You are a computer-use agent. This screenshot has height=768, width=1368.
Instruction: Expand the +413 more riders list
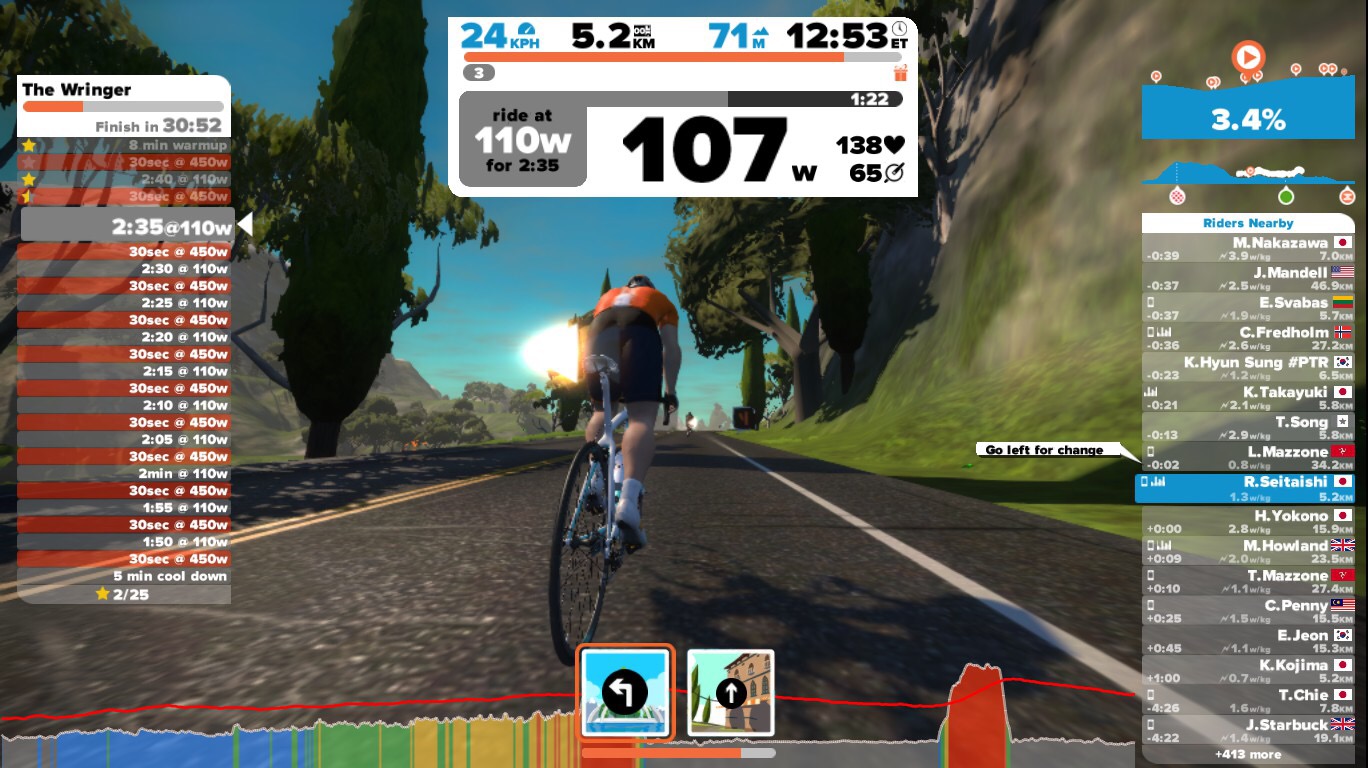1247,754
